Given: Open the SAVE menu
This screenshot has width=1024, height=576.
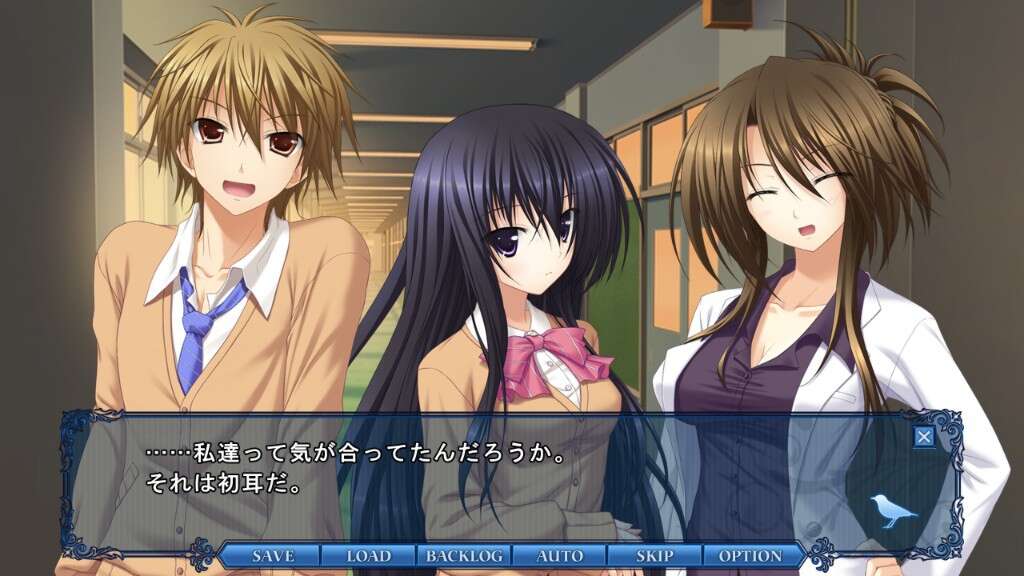Looking at the screenshot, I should [x=272, y=556].
